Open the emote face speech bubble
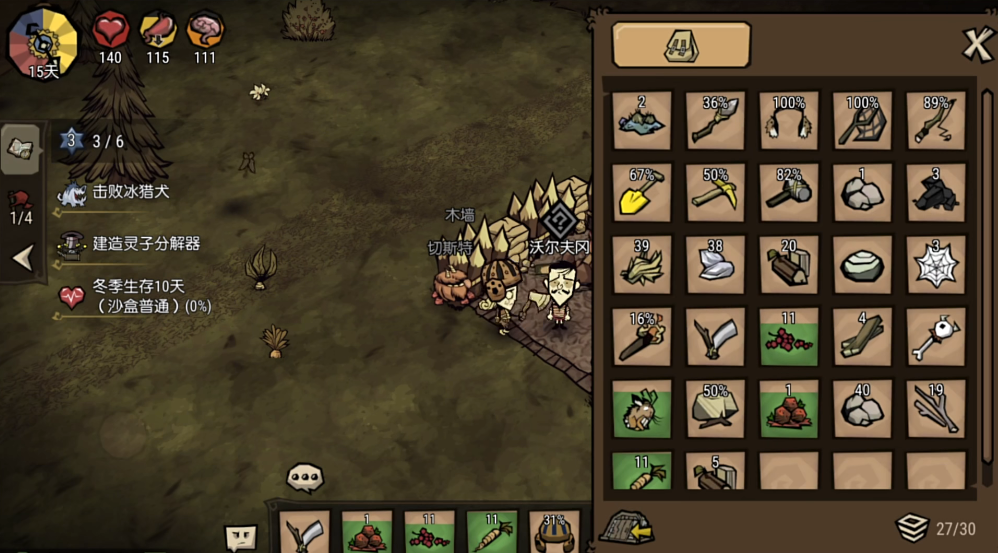This screenshot has width=998, height=553. click(x=240, y=537)
